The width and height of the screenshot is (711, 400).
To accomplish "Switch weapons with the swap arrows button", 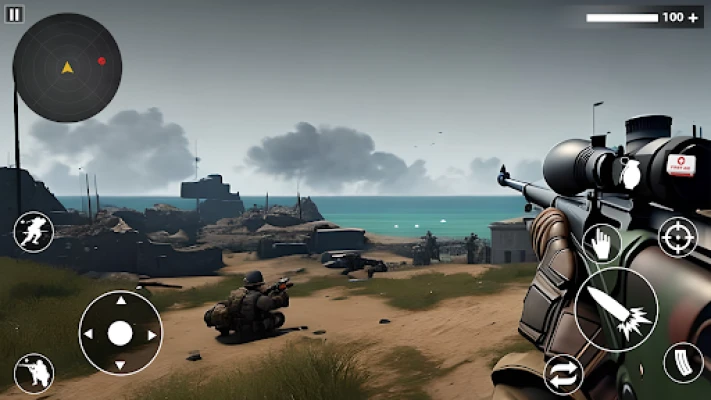I will (563, 374).
